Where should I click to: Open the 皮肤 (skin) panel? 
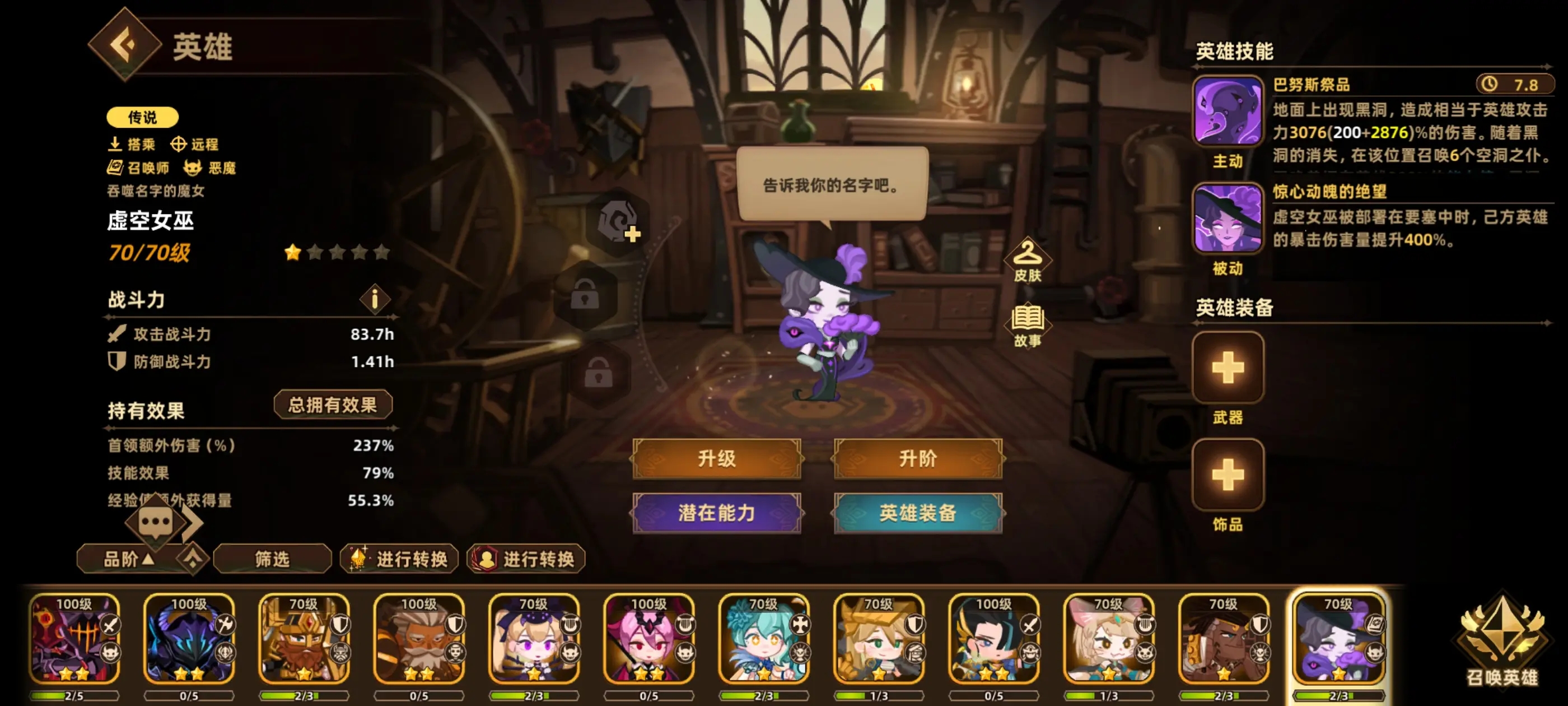[1029, 262]
